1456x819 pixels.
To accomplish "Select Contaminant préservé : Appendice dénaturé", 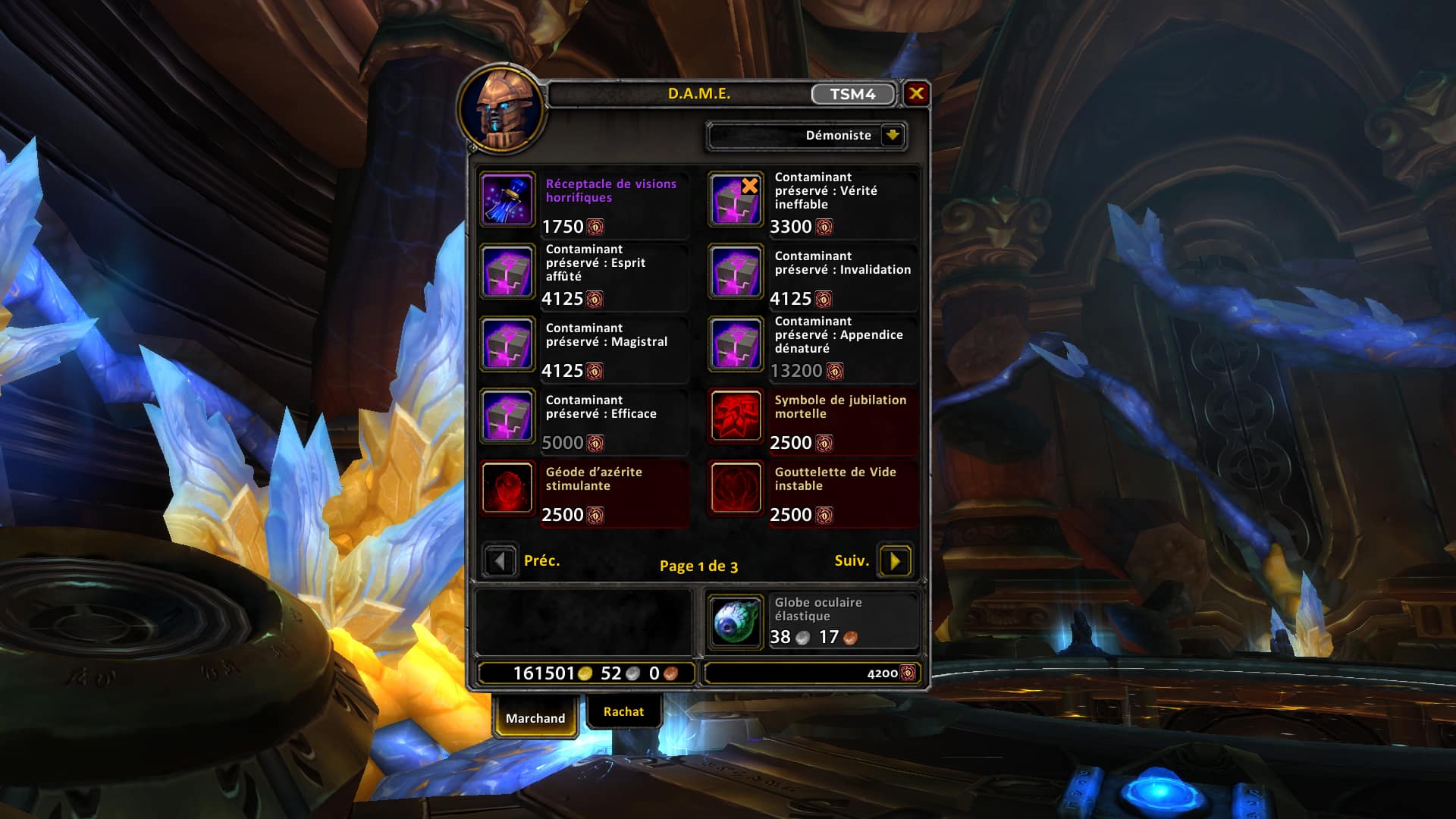I will click(x=736, y=344).
